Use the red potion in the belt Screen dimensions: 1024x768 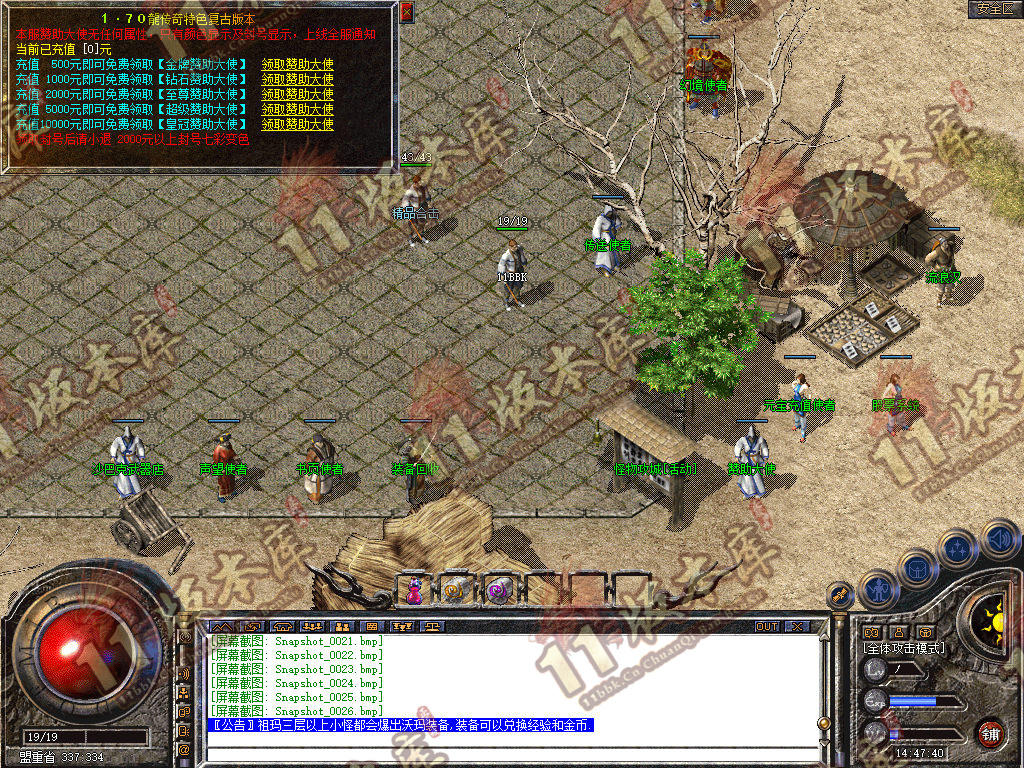click(413, 591)
